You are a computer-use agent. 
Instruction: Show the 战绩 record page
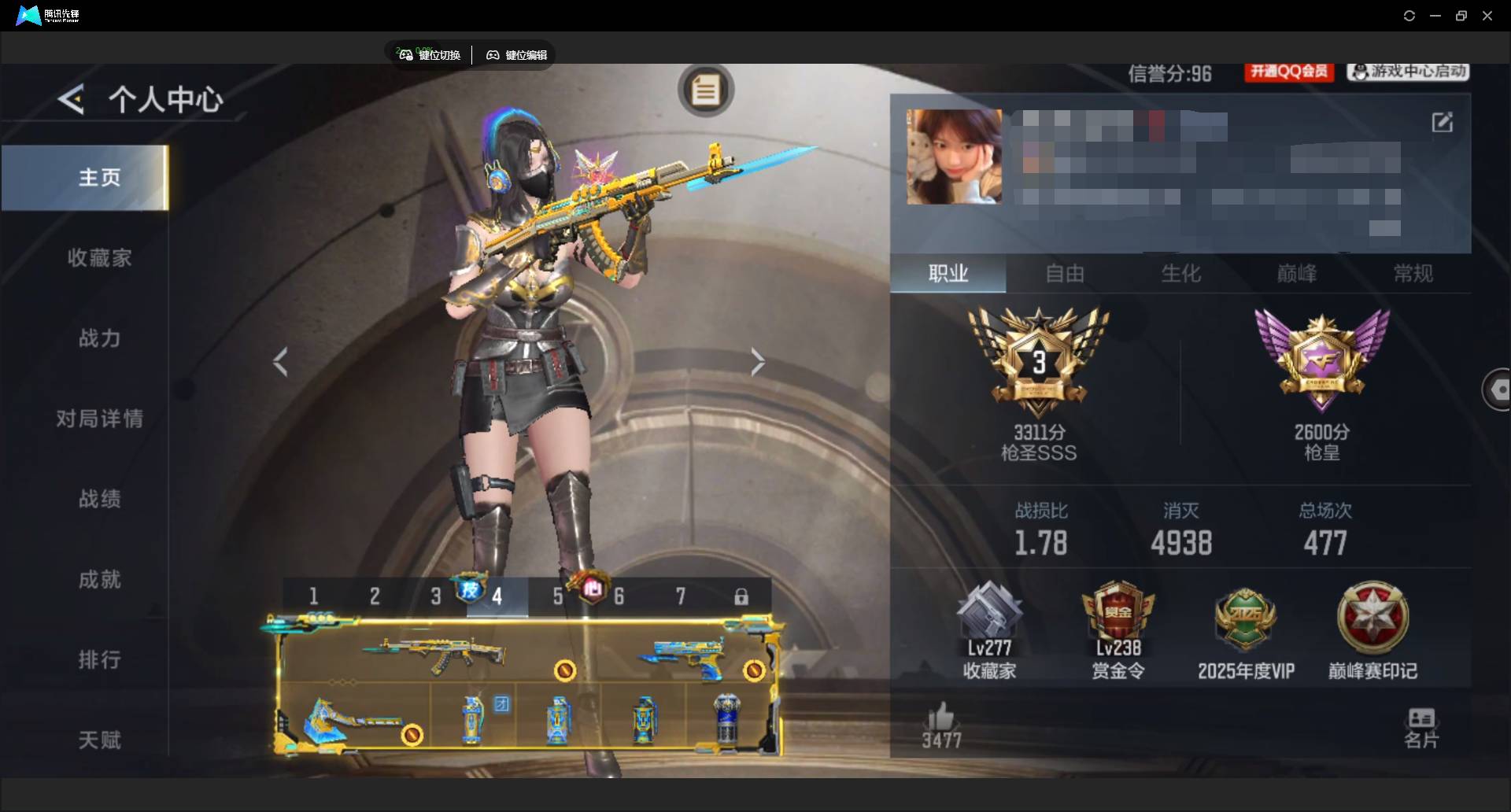click(x=99, y=499)
